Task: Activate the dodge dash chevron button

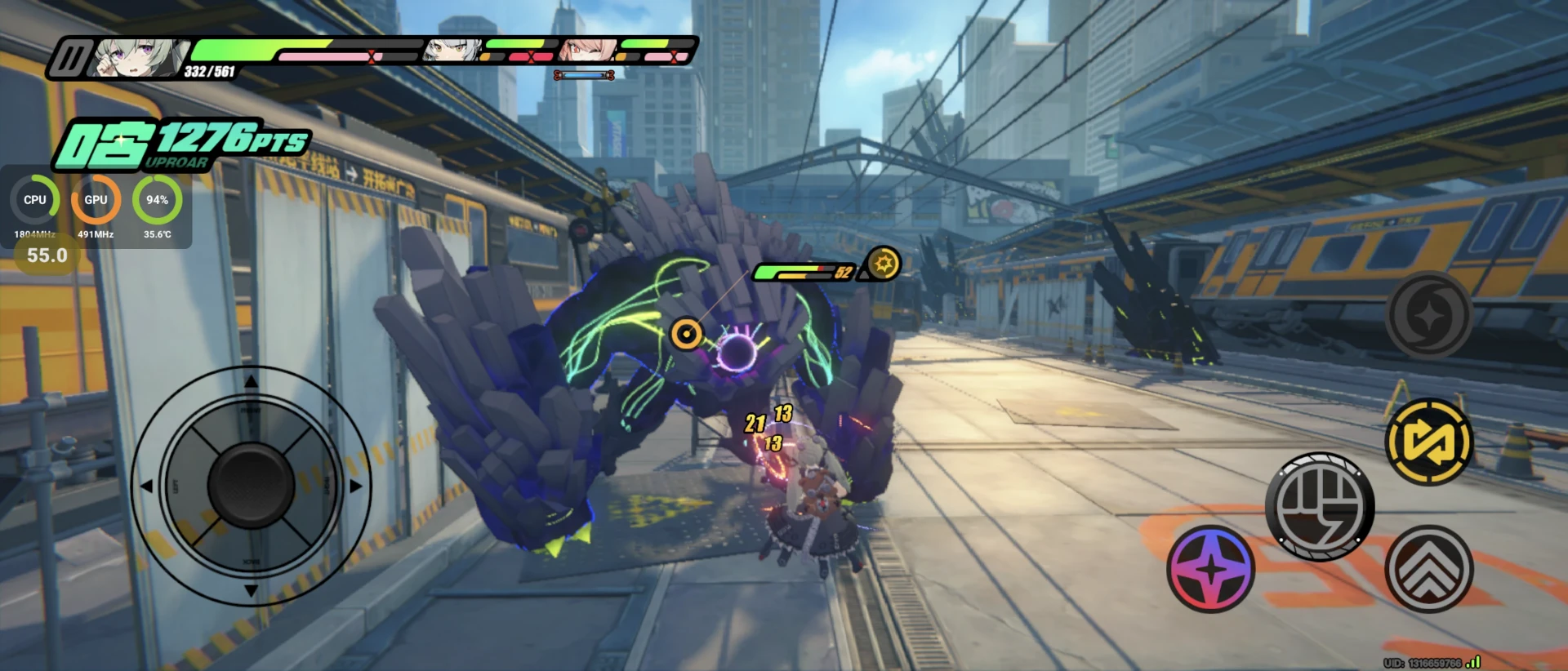Action: (1429, 569)
